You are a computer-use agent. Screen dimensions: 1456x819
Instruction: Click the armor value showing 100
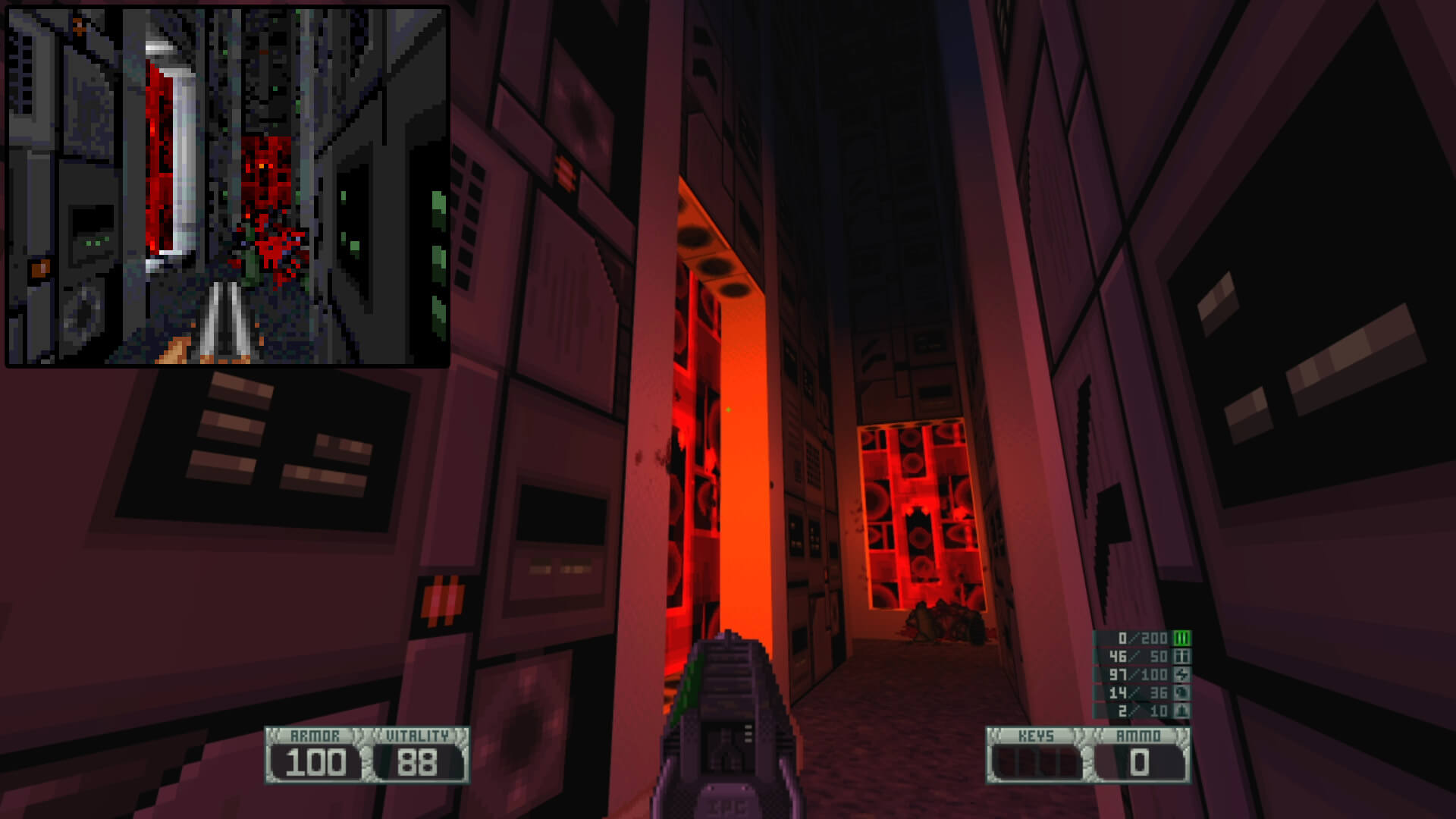318,760
